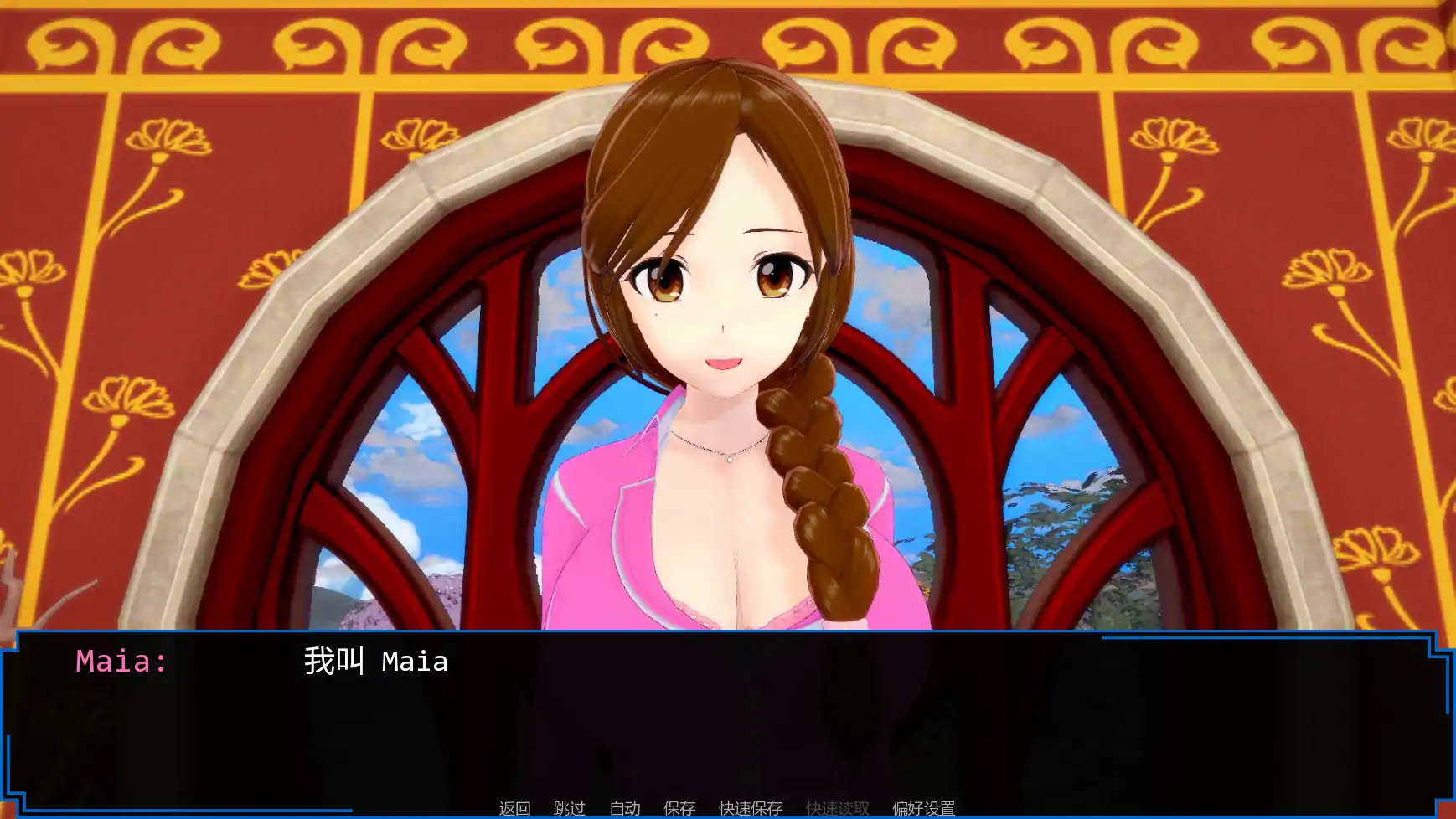
Task: Click 返回 to rollback dialogue
Action: click(x=514, y=807)
